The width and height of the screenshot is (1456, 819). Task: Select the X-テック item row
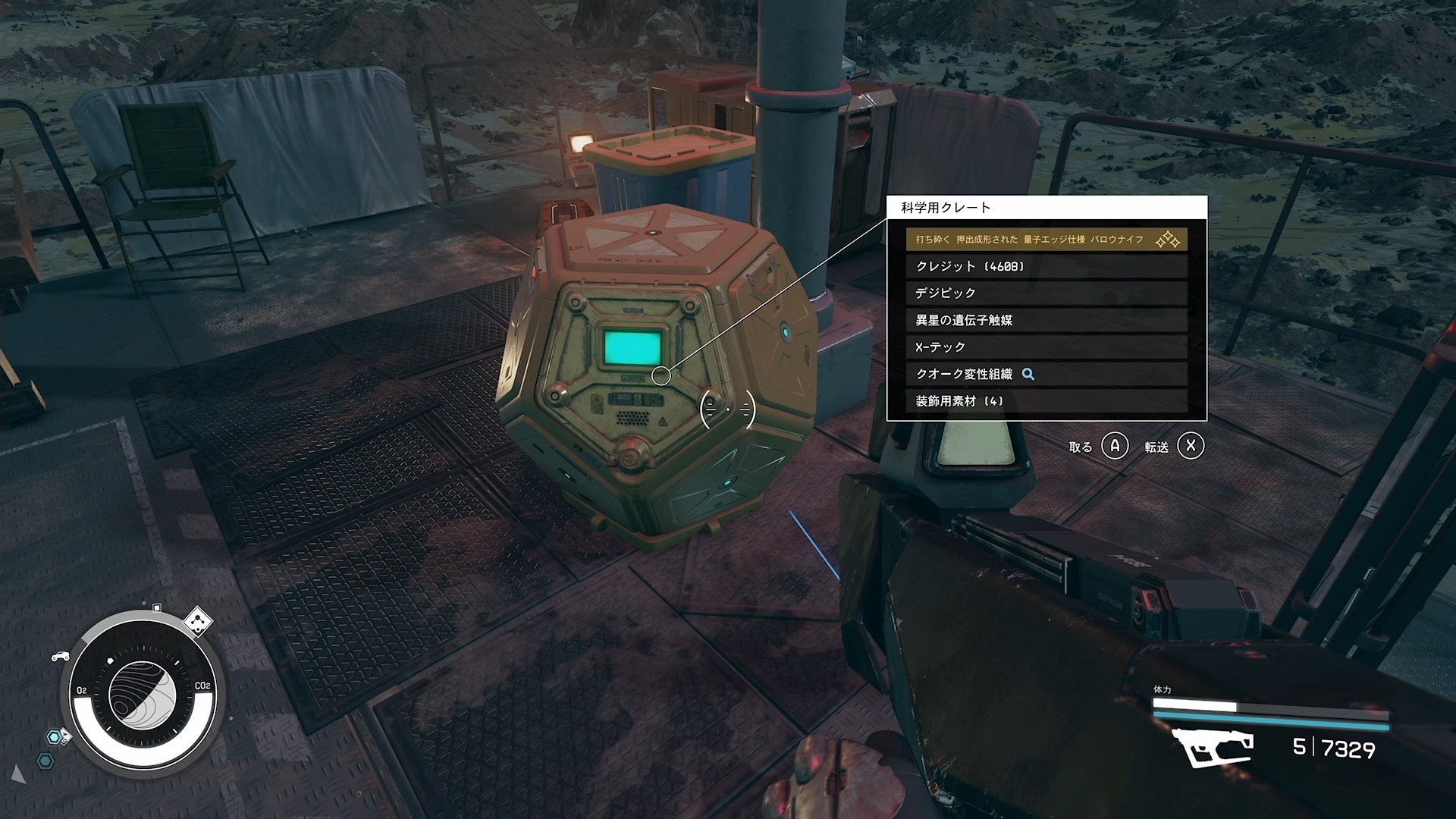[1046, 347]
